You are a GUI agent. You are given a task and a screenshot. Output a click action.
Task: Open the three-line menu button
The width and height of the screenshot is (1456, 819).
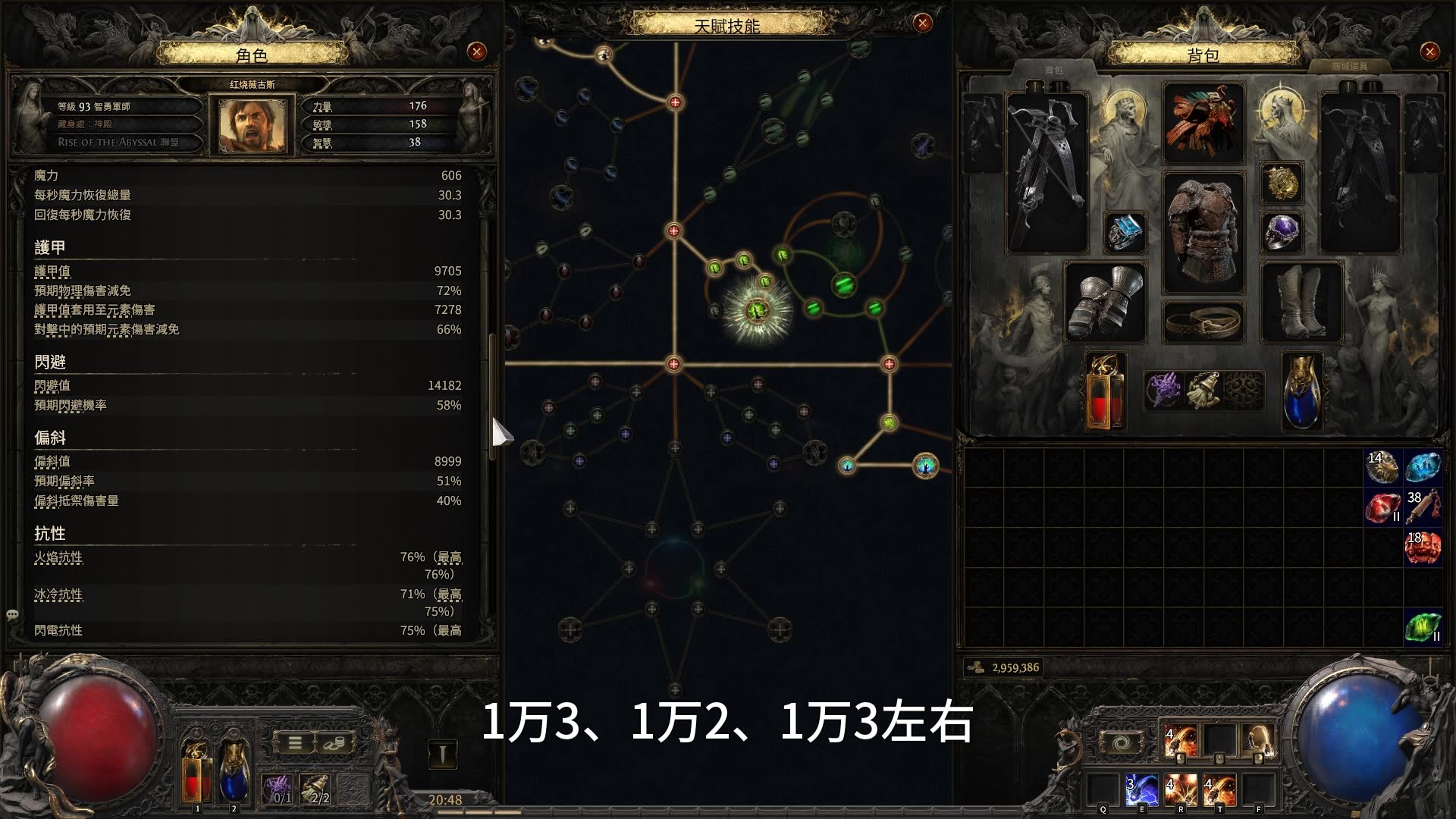point(295,743)
